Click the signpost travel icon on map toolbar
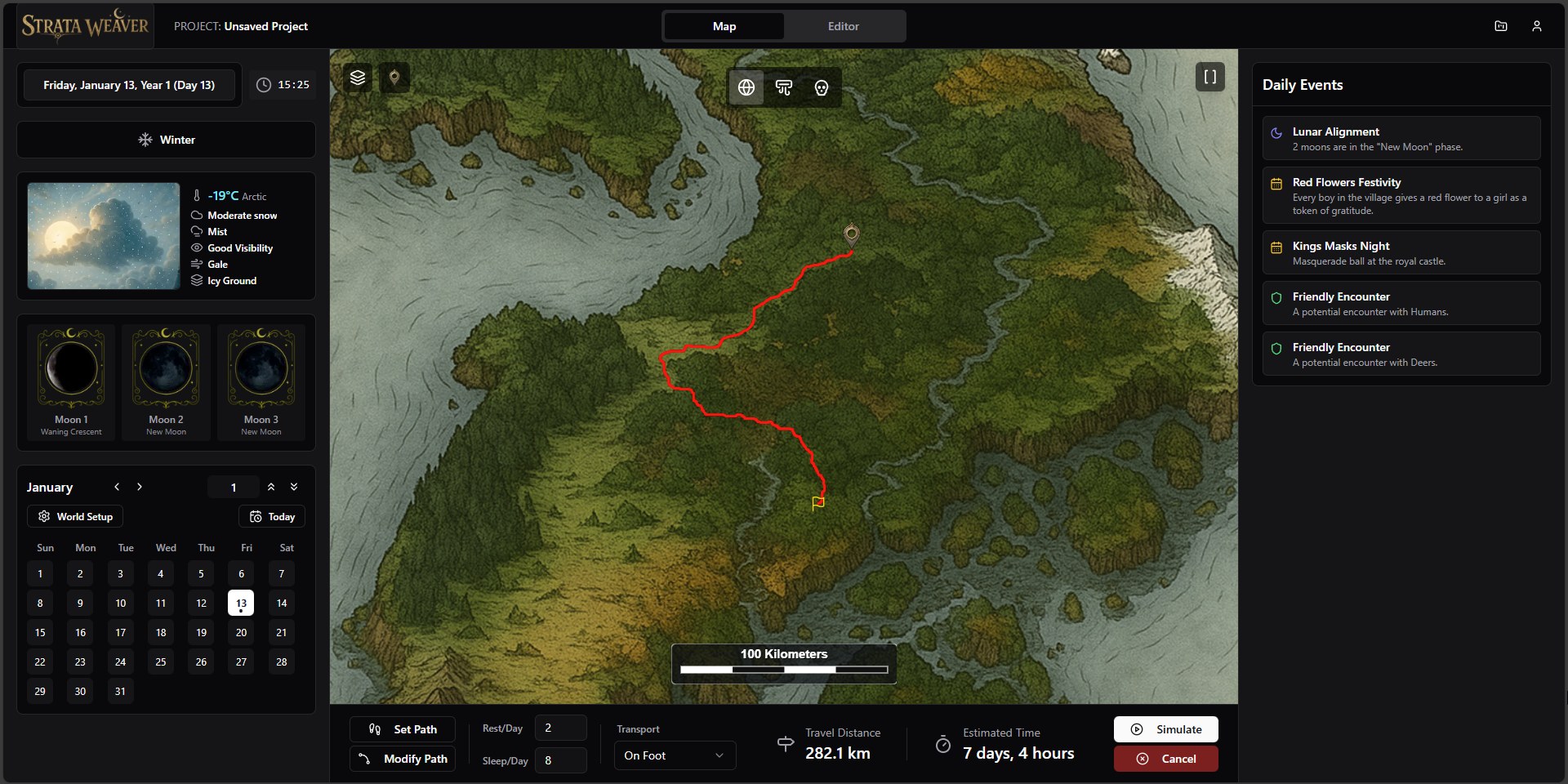This screenshot has width=1568, height=784. [x=783, y=87]
